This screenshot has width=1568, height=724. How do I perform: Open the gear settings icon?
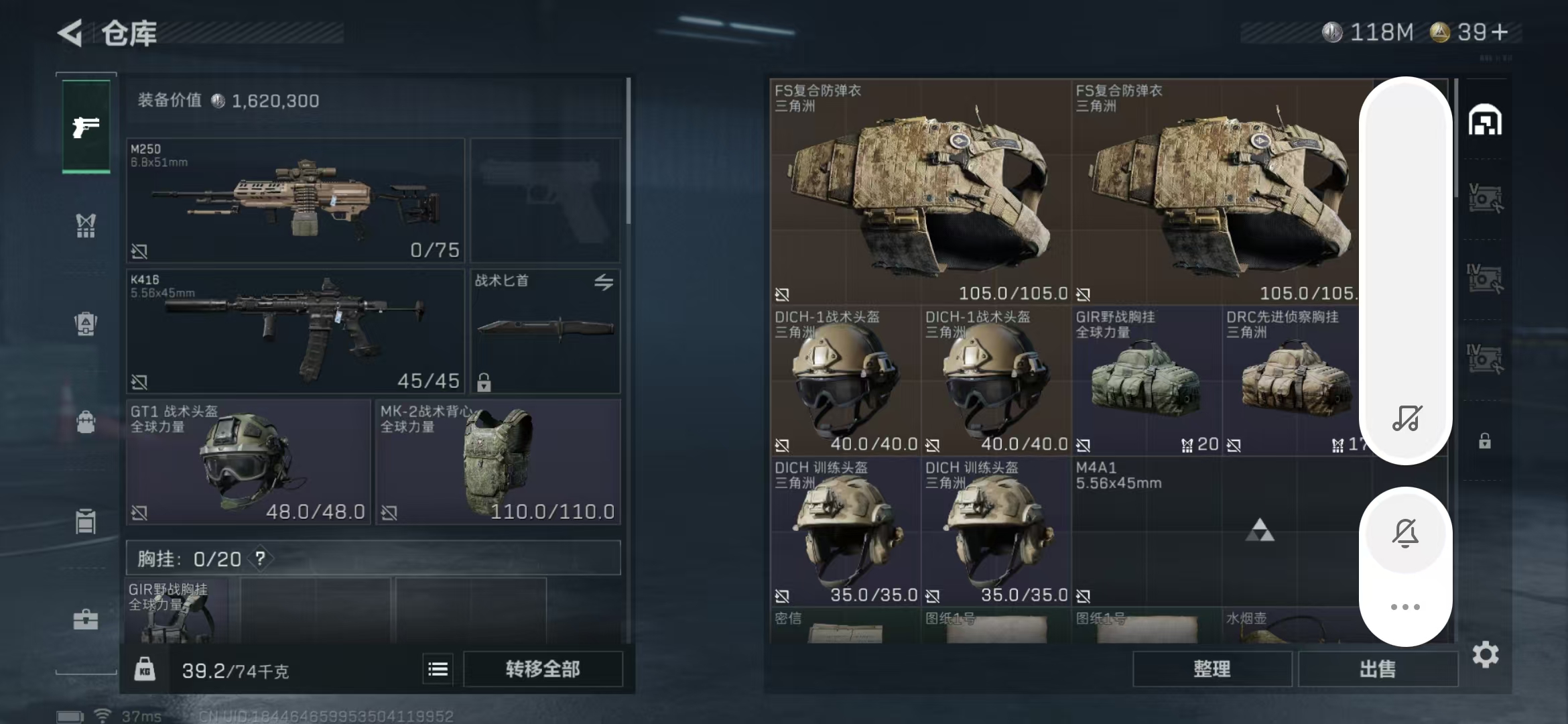pos(1485,654)
